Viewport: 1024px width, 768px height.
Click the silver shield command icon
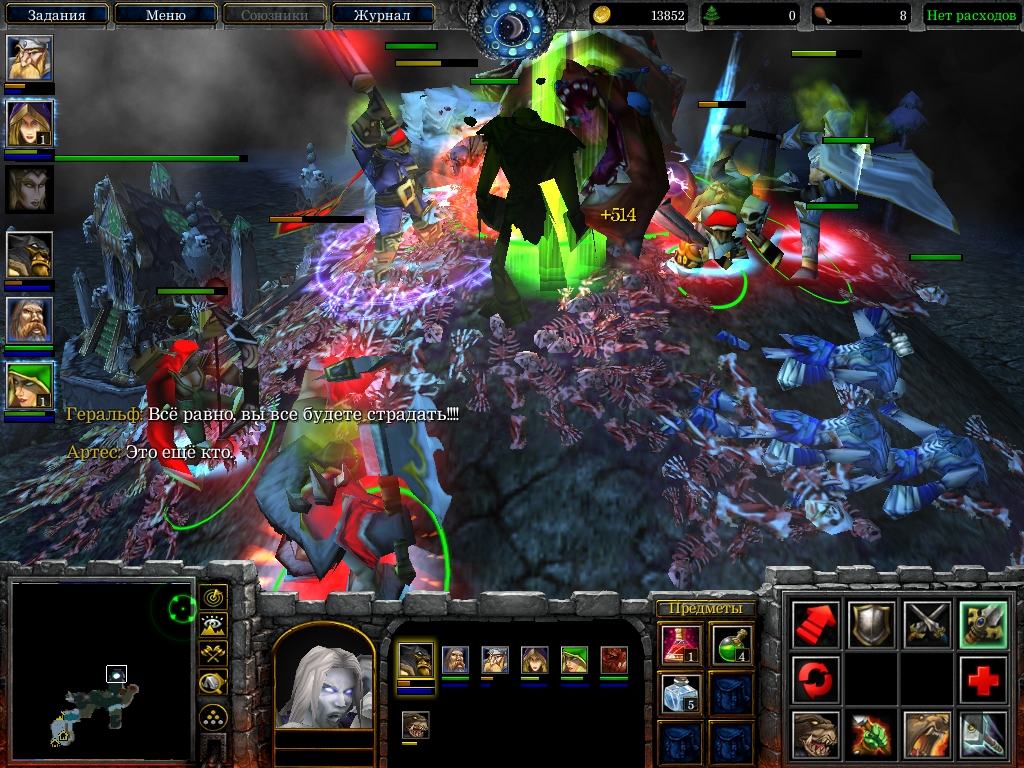pos(871,624)
